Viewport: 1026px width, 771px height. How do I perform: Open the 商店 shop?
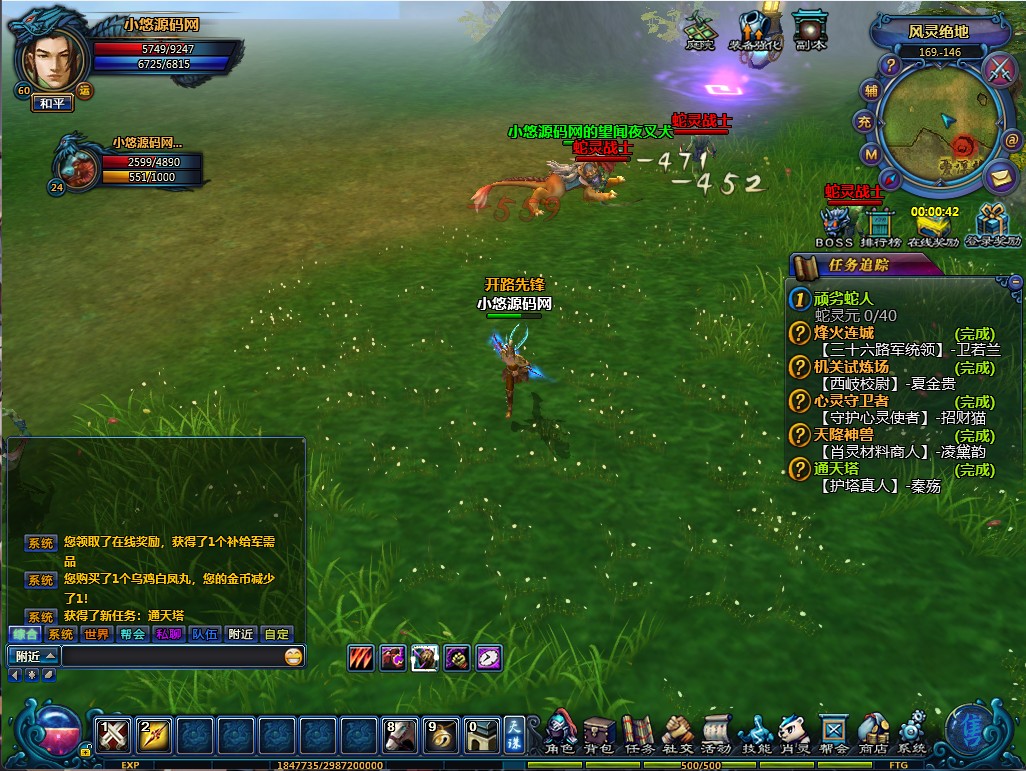[x=873, y=734]
